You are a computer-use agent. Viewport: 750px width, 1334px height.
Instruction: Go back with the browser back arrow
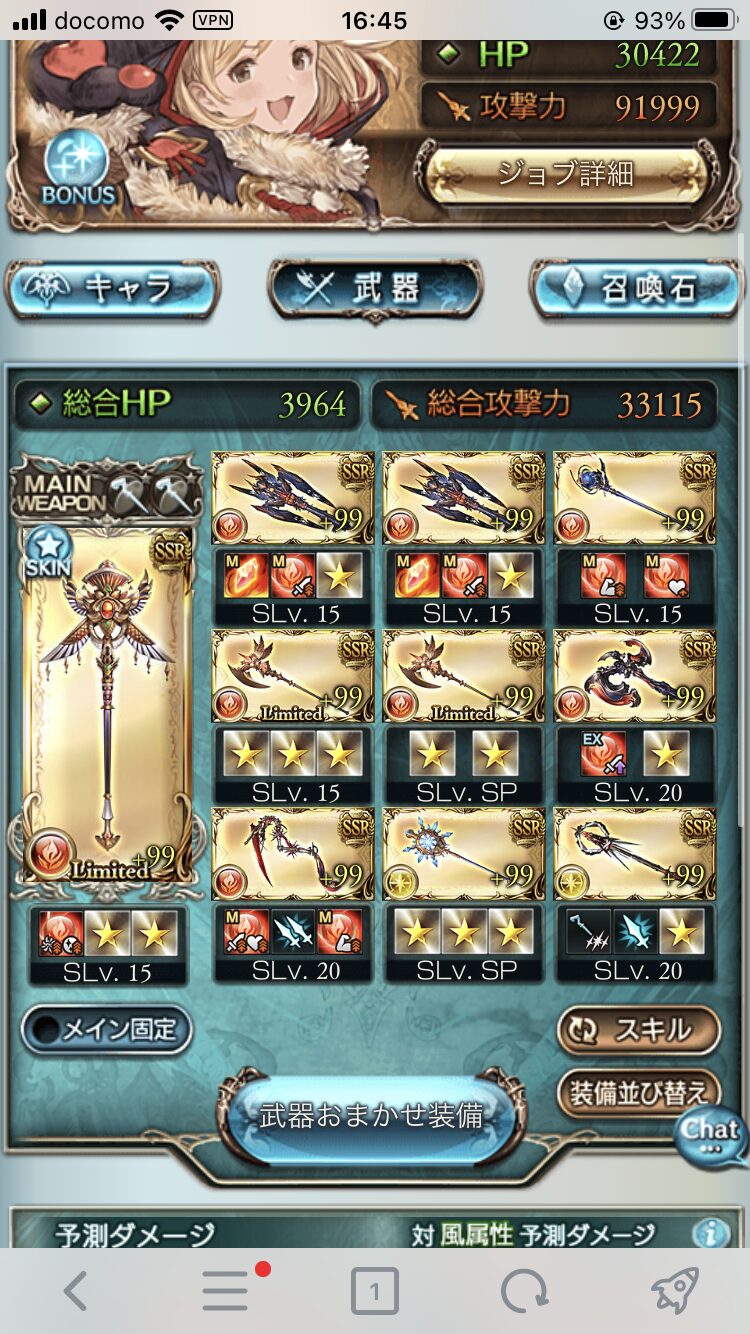[75, 1292]
